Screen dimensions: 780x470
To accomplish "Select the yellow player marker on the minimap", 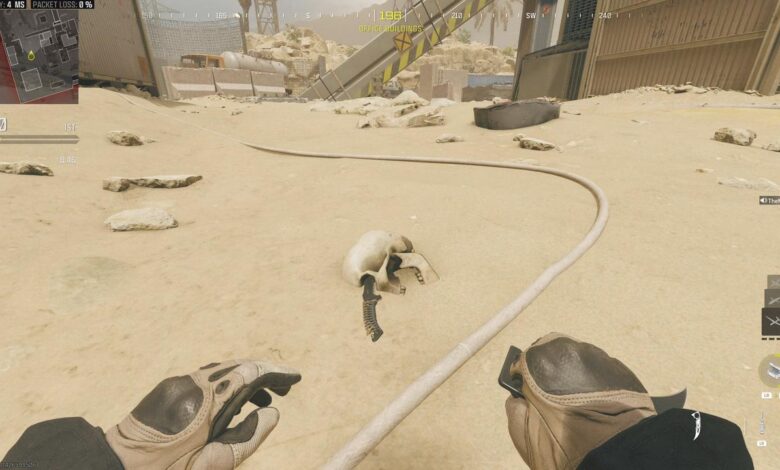I will point(32,55).
